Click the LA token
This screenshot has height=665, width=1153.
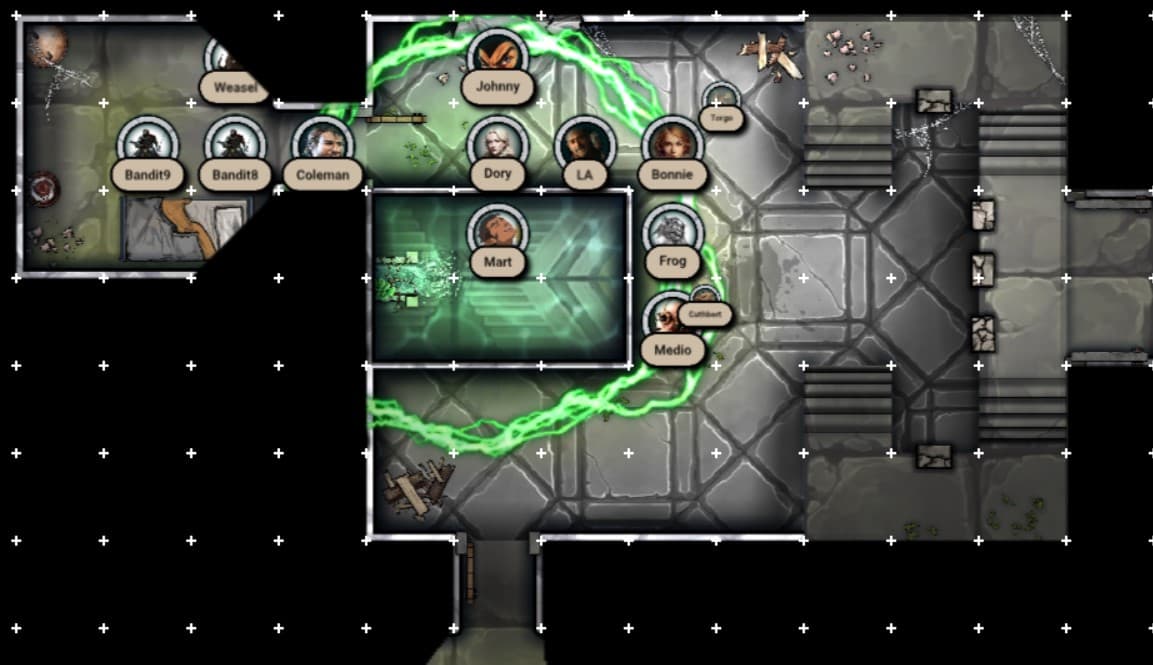[584, 144]
